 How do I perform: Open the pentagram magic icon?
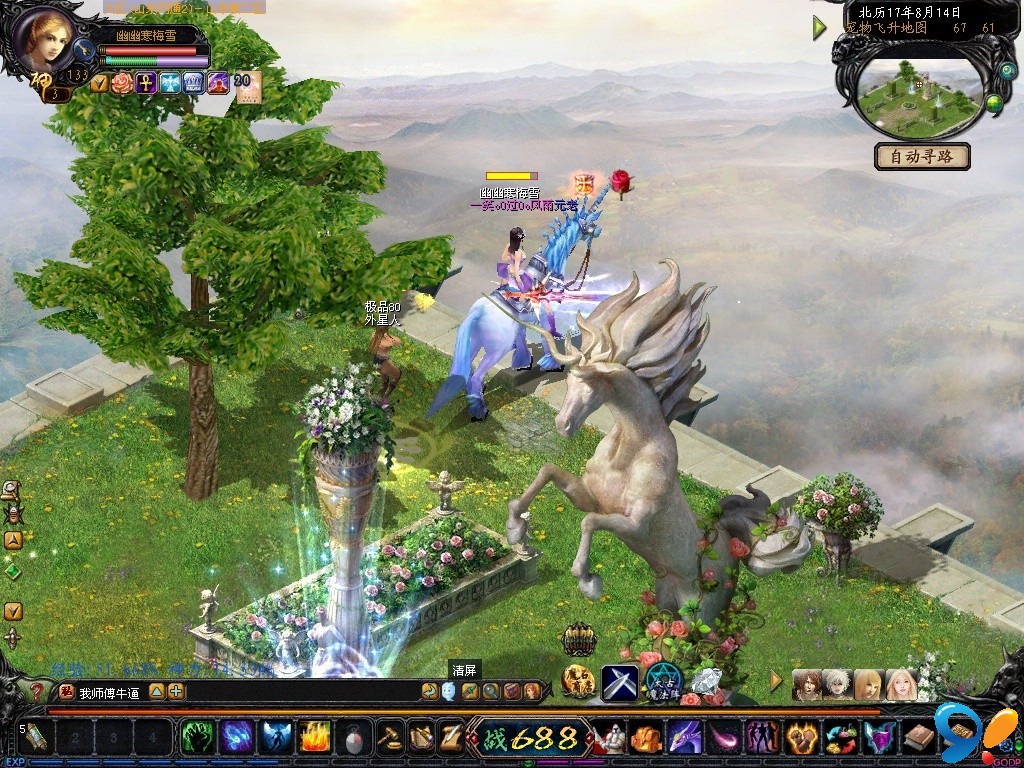(x=662, y=680)
